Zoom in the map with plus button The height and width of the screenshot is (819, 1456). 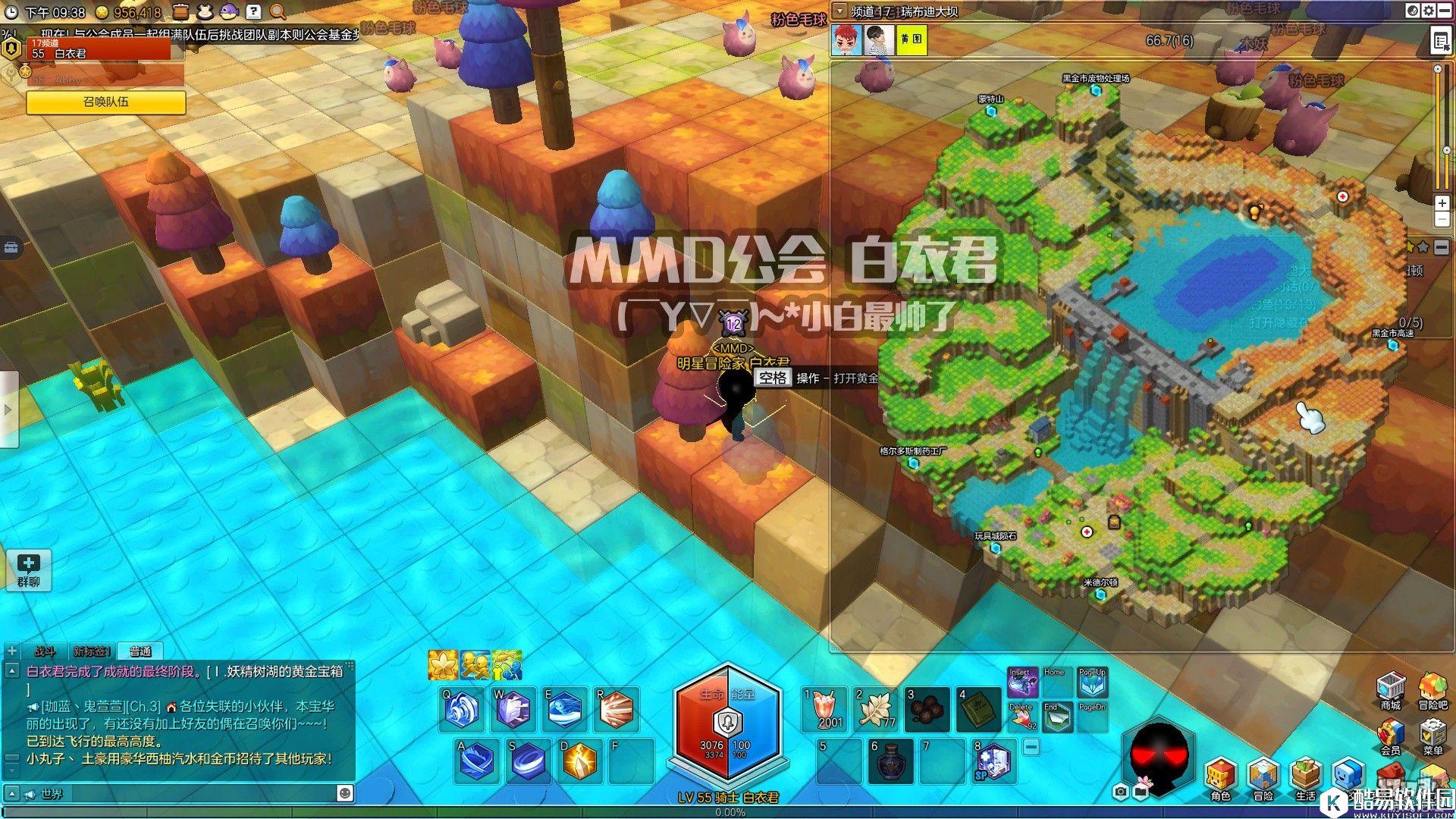(1442, 203)
